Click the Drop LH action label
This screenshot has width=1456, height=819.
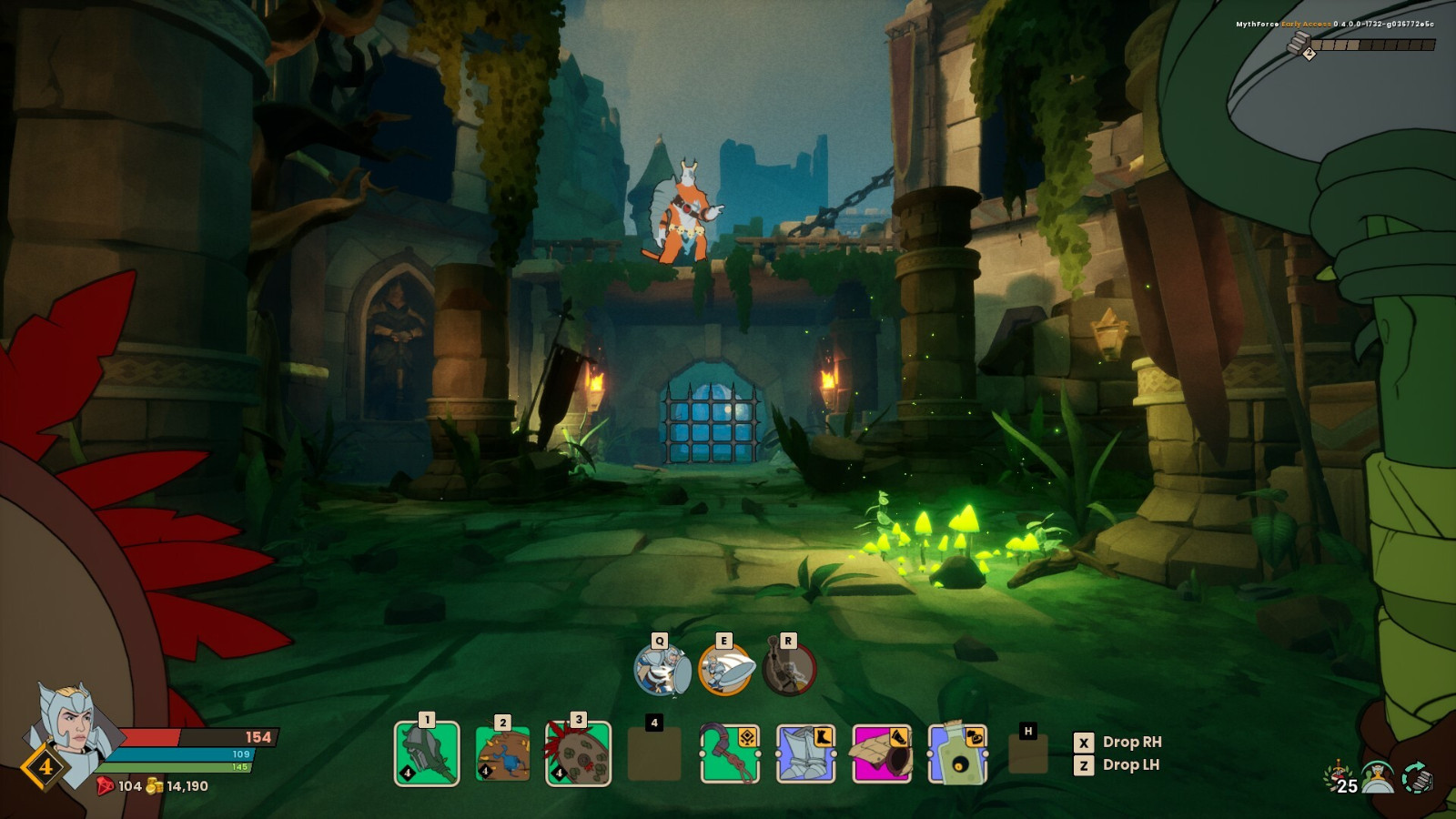click(x=1128, y=765)
